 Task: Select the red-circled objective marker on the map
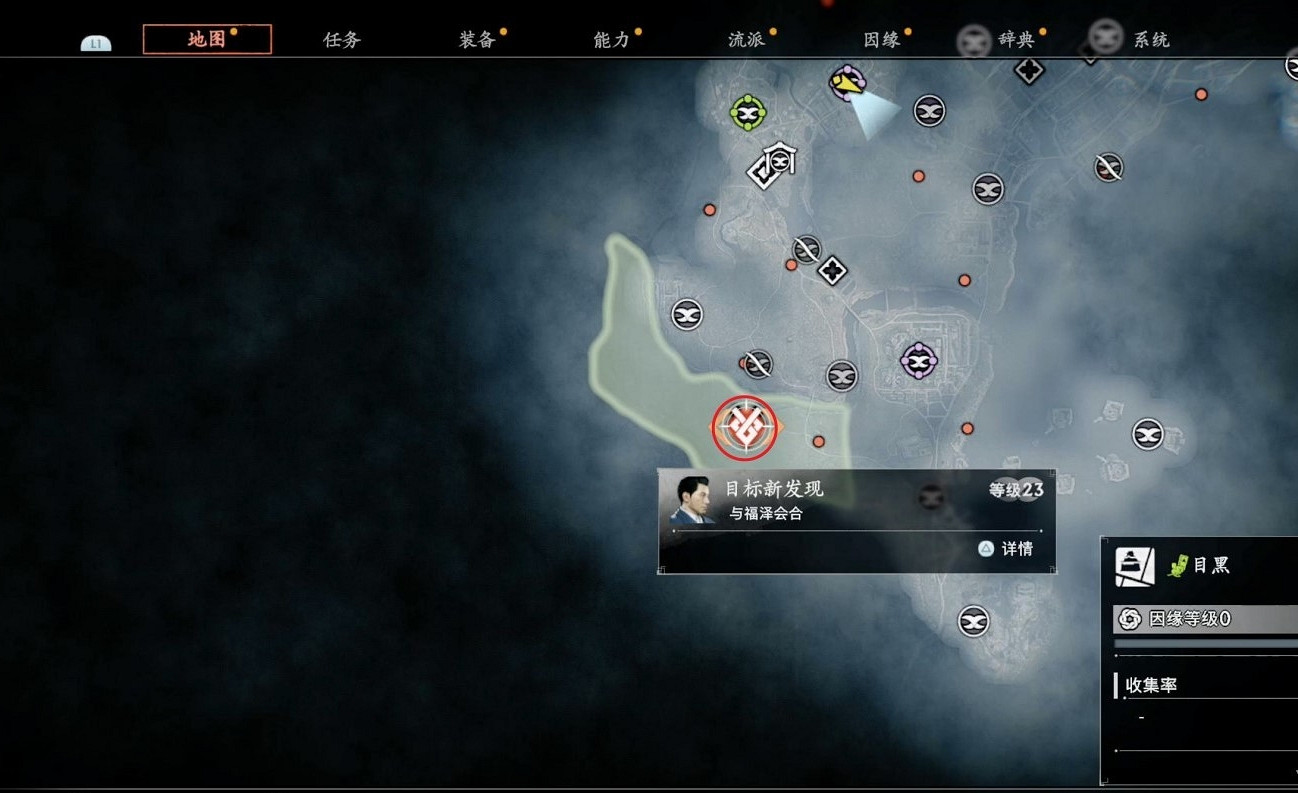tap(743, 425)
